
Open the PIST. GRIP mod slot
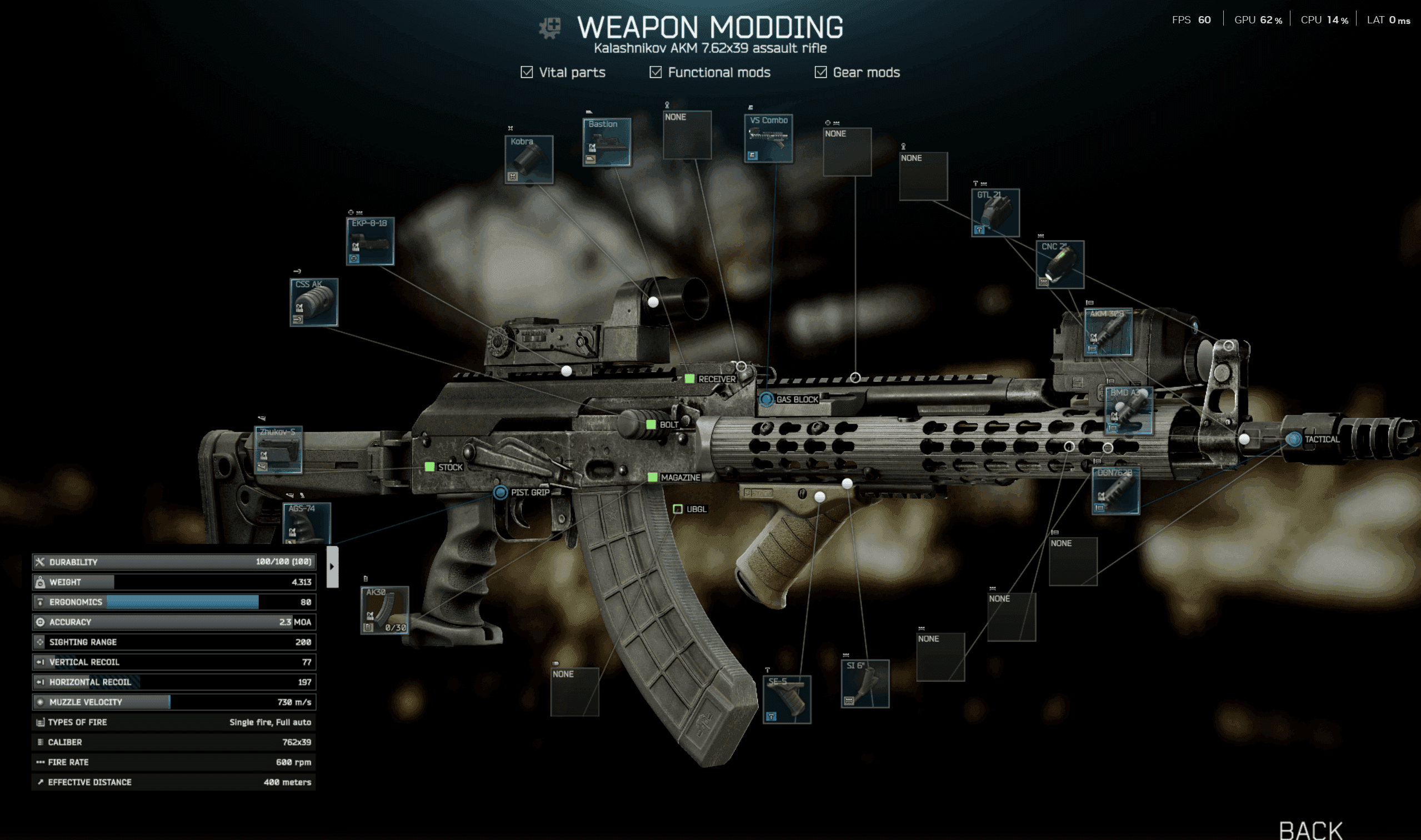click(501, 493)
